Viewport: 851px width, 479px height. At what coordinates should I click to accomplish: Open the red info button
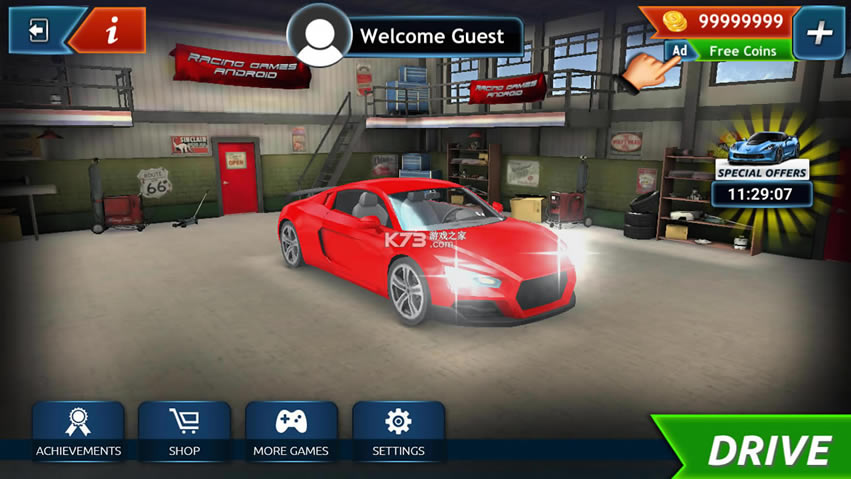point(112,31)
